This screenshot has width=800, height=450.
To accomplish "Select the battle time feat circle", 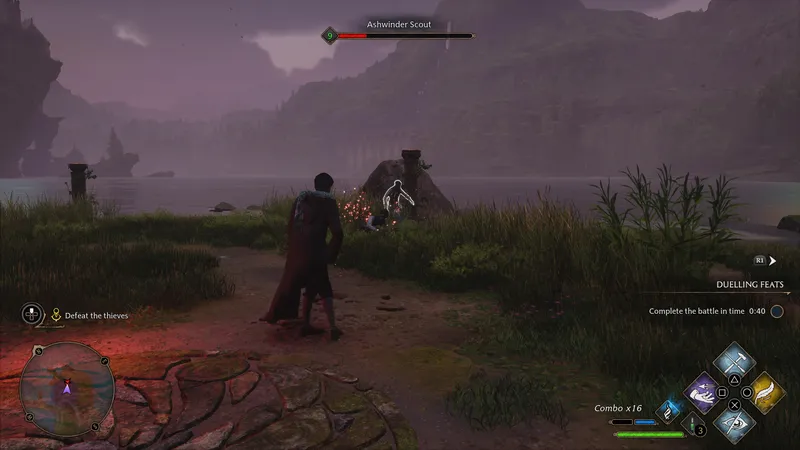I will [776, 311].
